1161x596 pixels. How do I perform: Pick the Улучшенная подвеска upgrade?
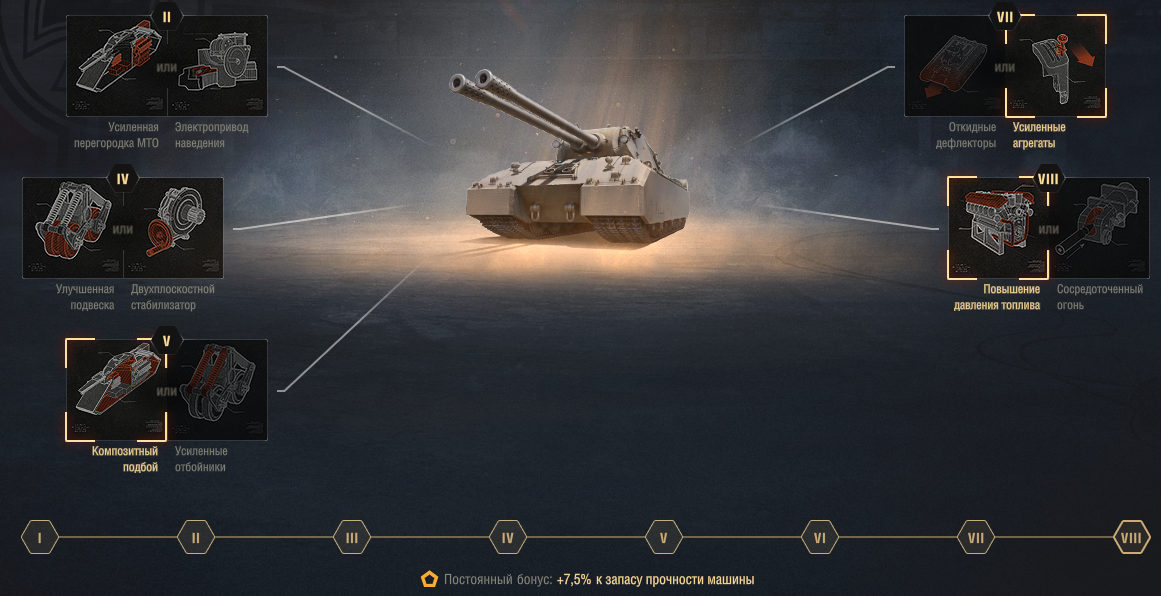[72, 228]
